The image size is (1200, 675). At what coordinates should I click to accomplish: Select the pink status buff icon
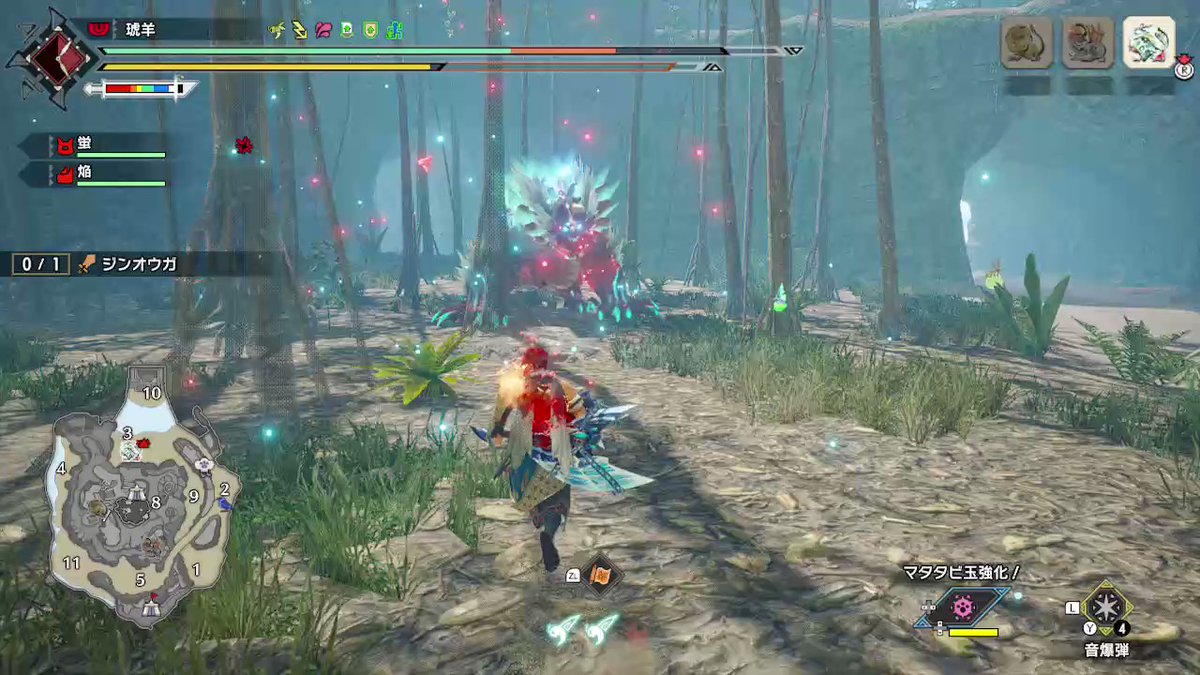coord(323,30)
